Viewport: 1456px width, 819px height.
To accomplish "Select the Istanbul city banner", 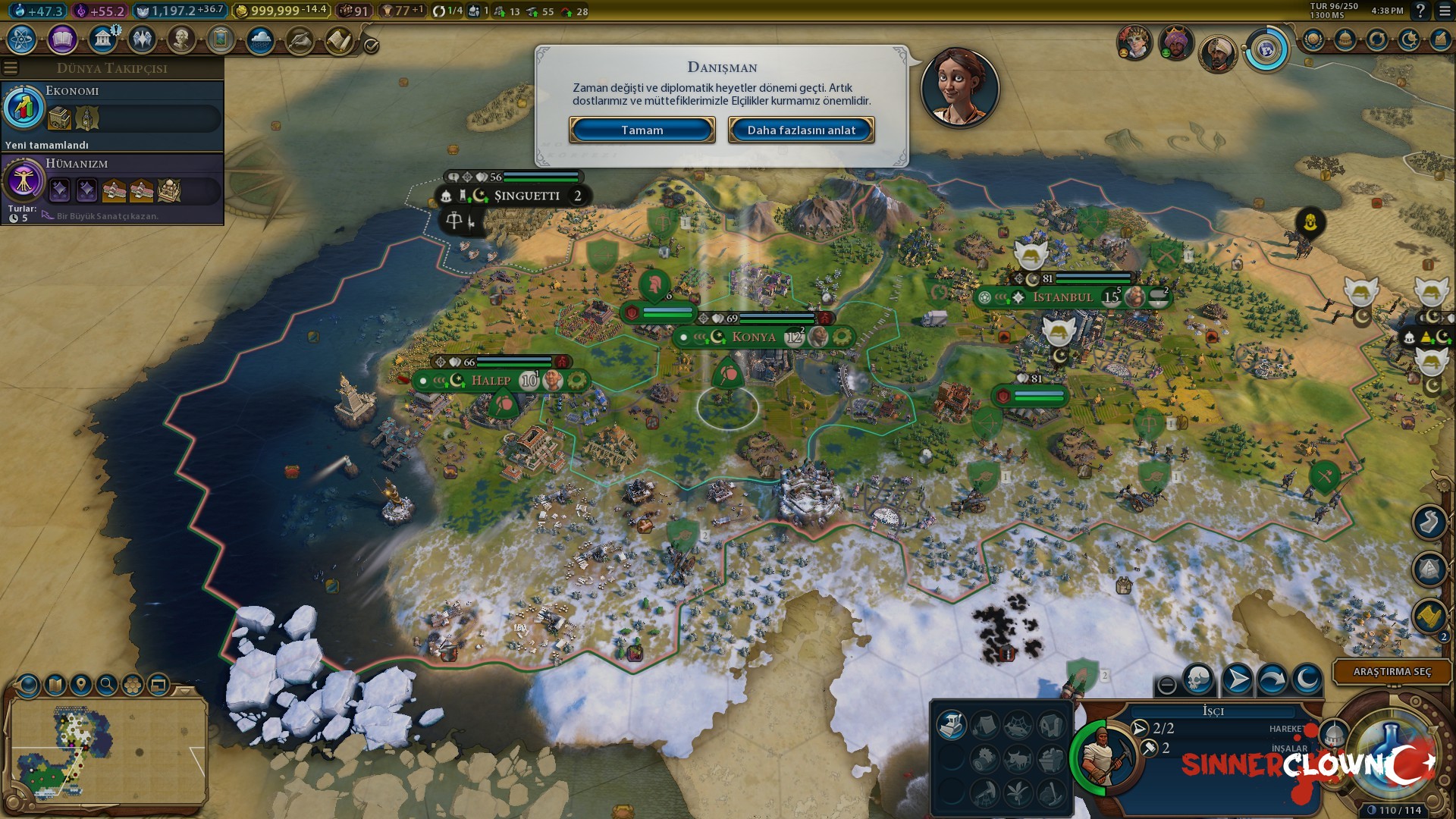I will 1062,297.
